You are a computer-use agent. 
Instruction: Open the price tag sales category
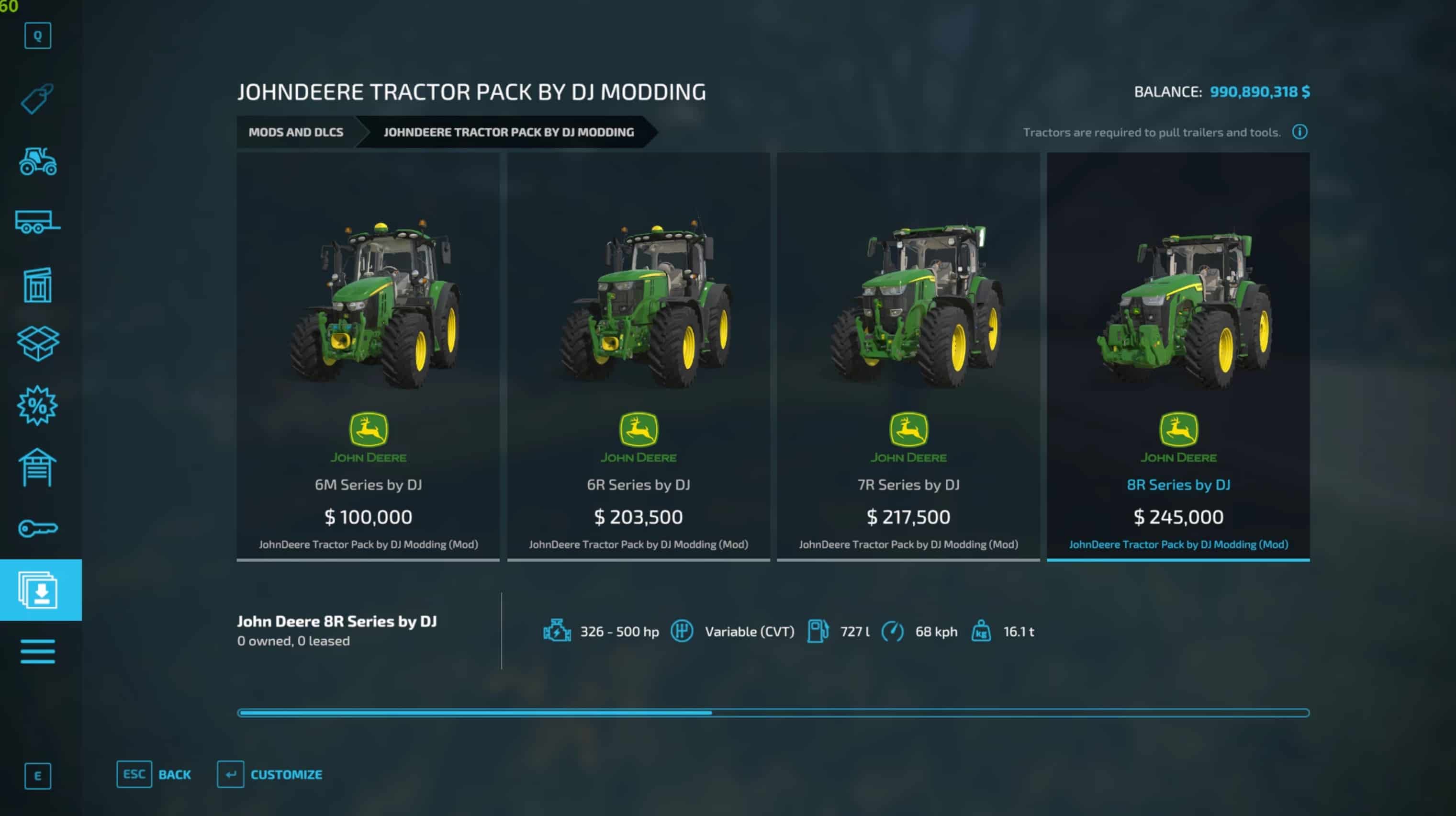point(37,99)
